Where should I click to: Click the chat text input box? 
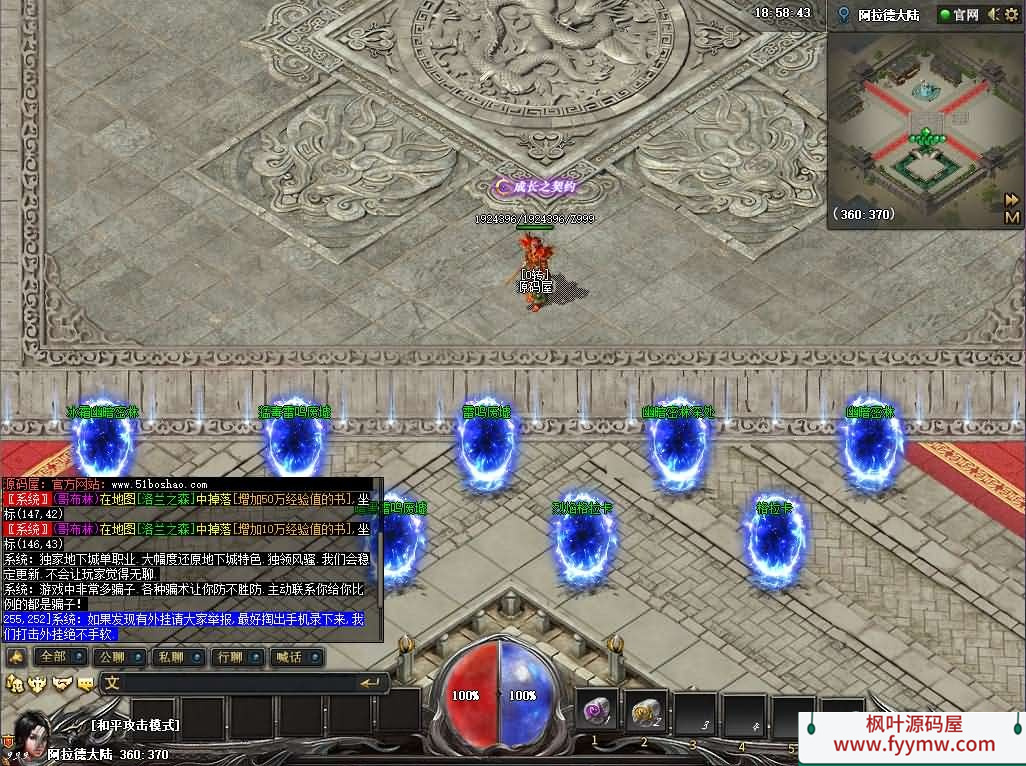click(x=230, y=684)
